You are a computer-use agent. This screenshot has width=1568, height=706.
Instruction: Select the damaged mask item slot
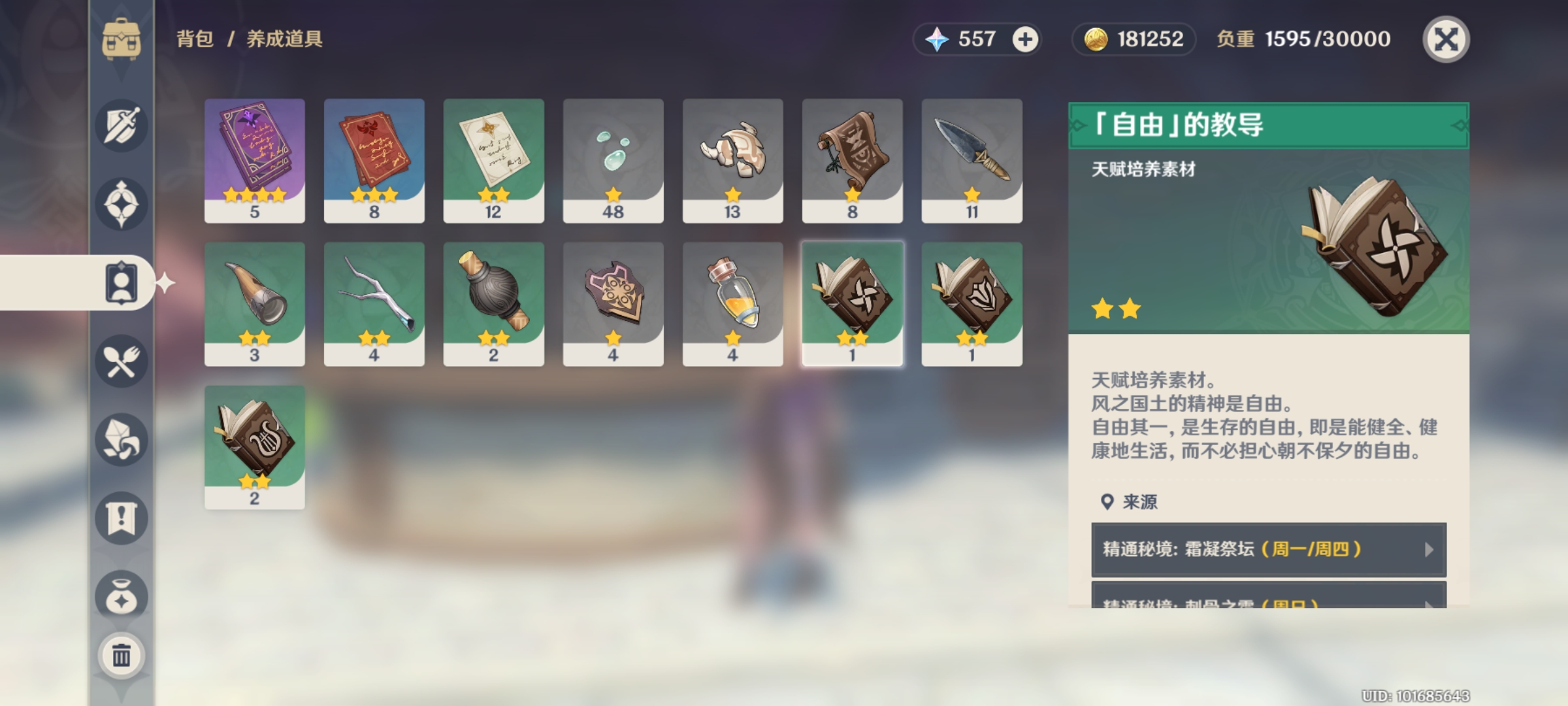click(732, 161)
